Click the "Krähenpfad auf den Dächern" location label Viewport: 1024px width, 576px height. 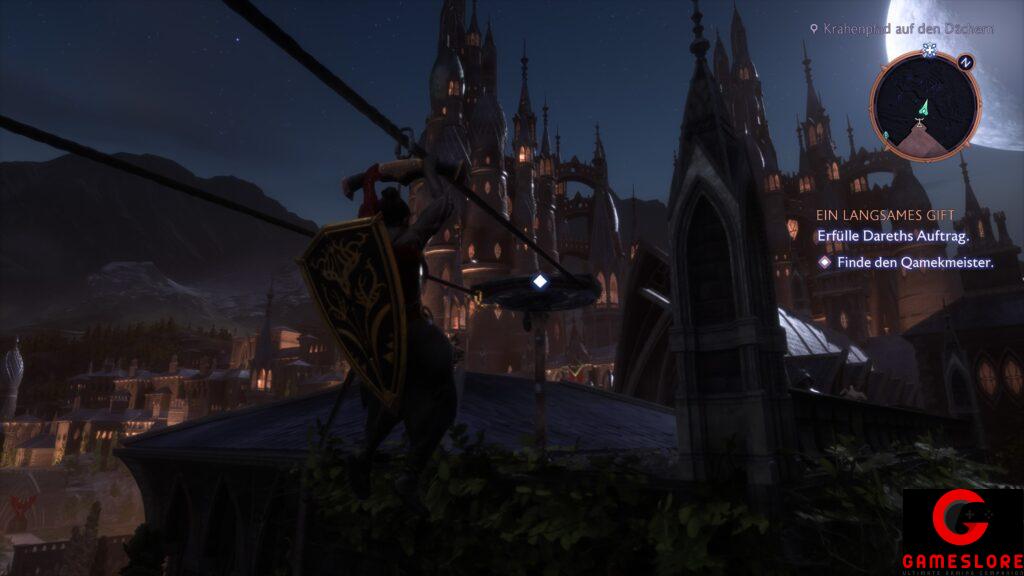click(908, 29)
